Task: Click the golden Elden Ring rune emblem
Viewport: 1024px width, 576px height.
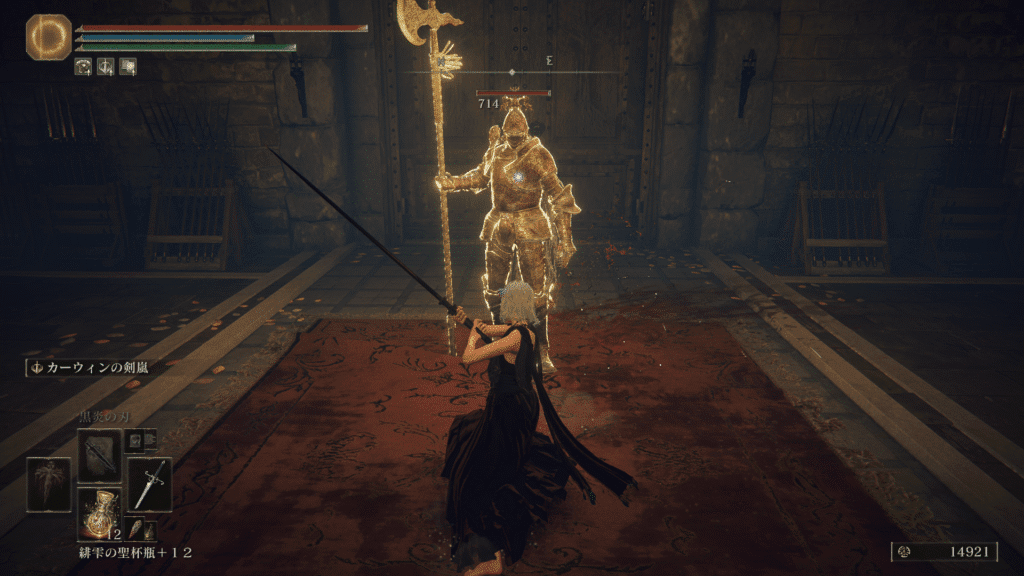Action: (x=48, y=37)
